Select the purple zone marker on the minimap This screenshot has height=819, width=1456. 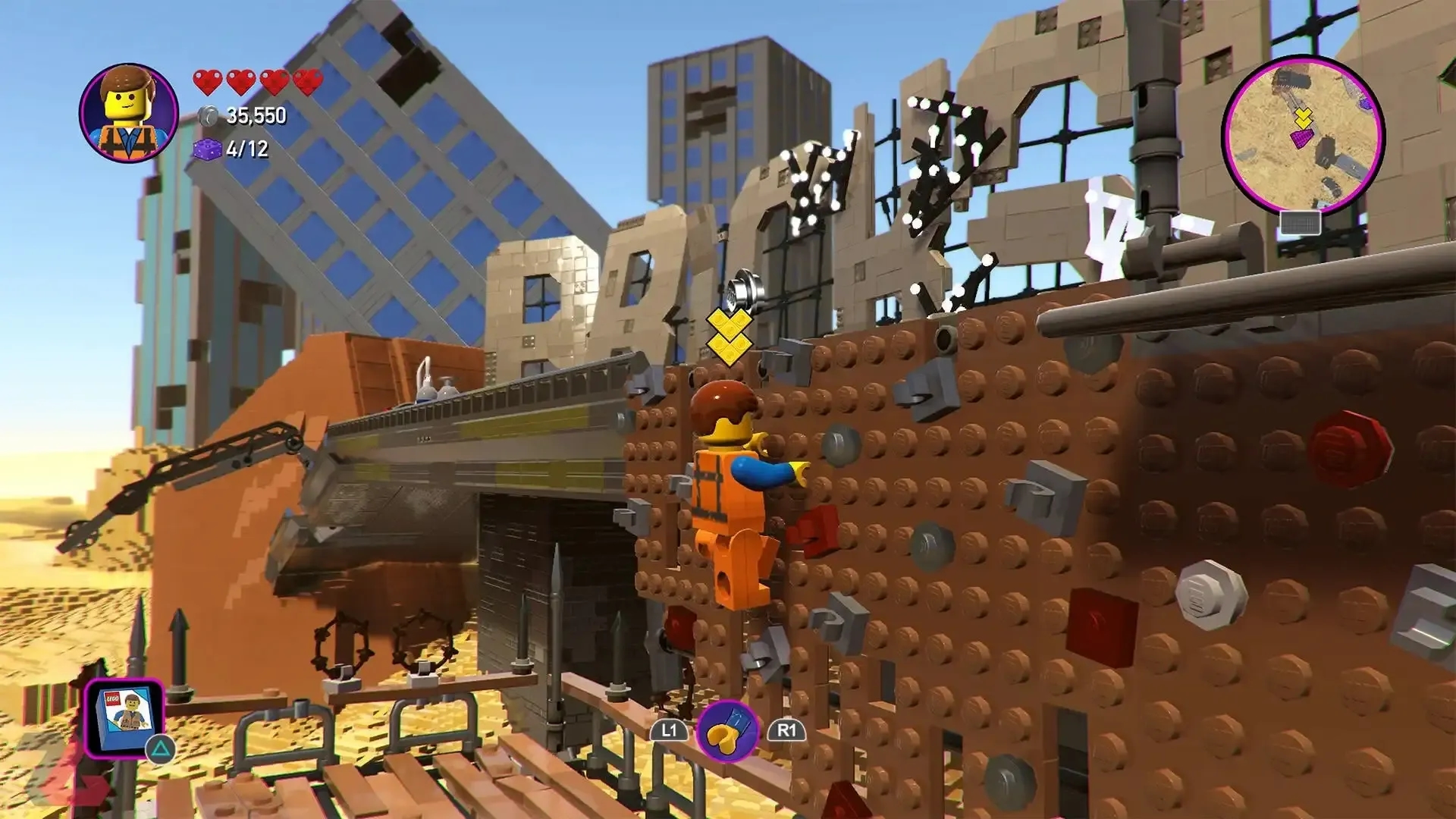coord(1301,138)
